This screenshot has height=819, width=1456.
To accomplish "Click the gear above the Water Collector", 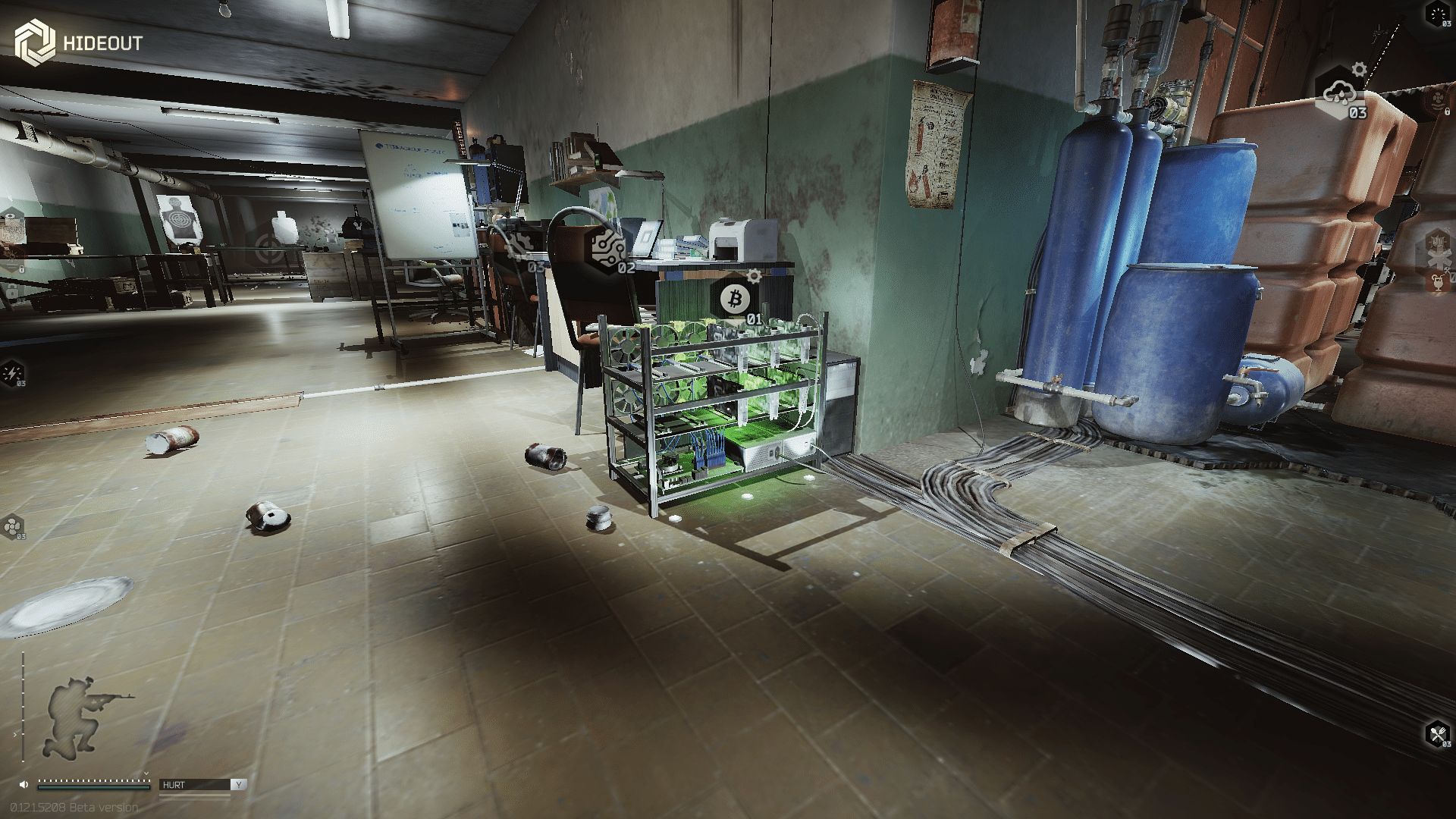I will 1359,70.
